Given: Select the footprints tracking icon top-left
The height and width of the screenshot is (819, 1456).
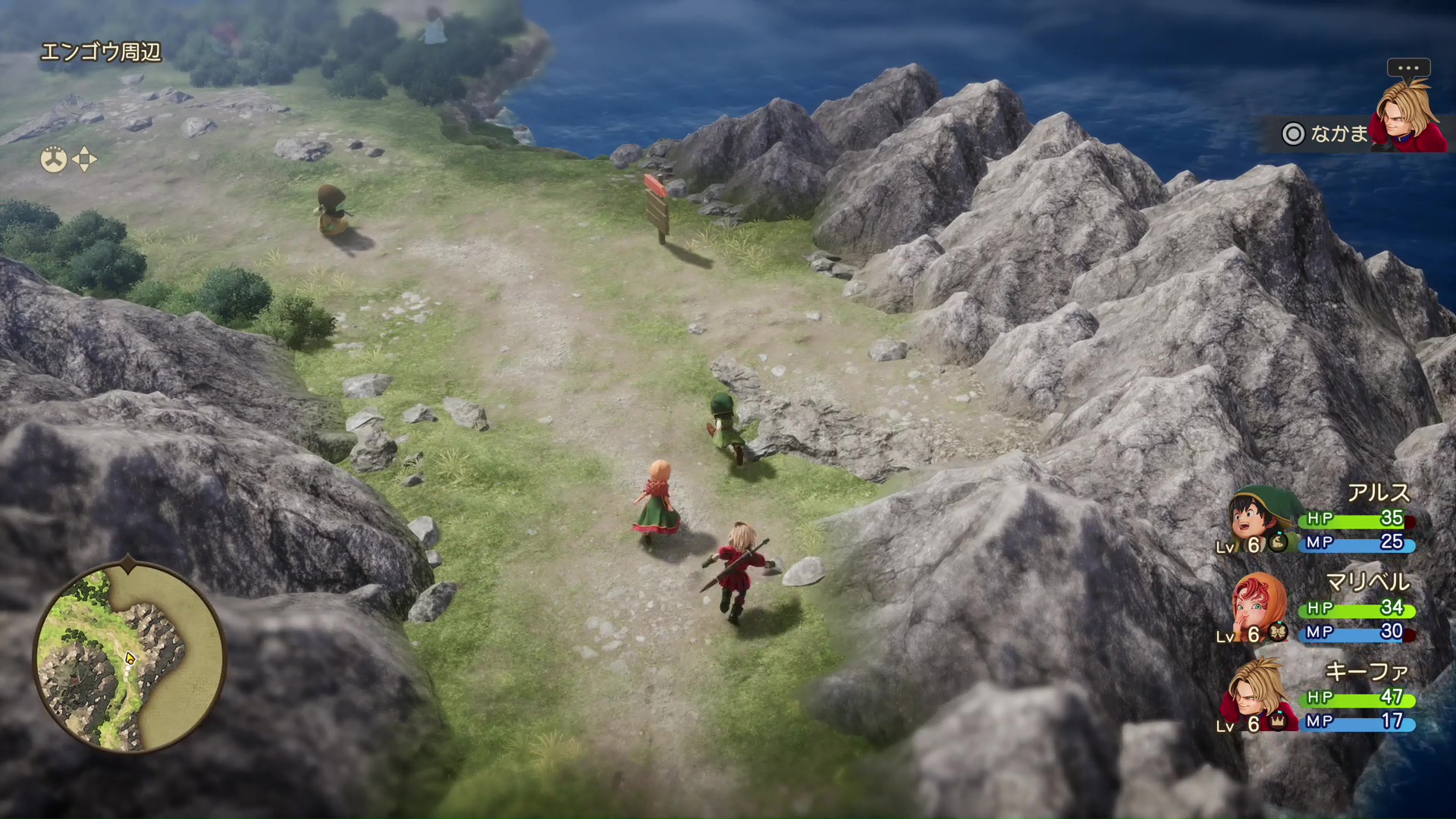Looking at the screenshot, I should pyautogui.click(x=53, y=158).
